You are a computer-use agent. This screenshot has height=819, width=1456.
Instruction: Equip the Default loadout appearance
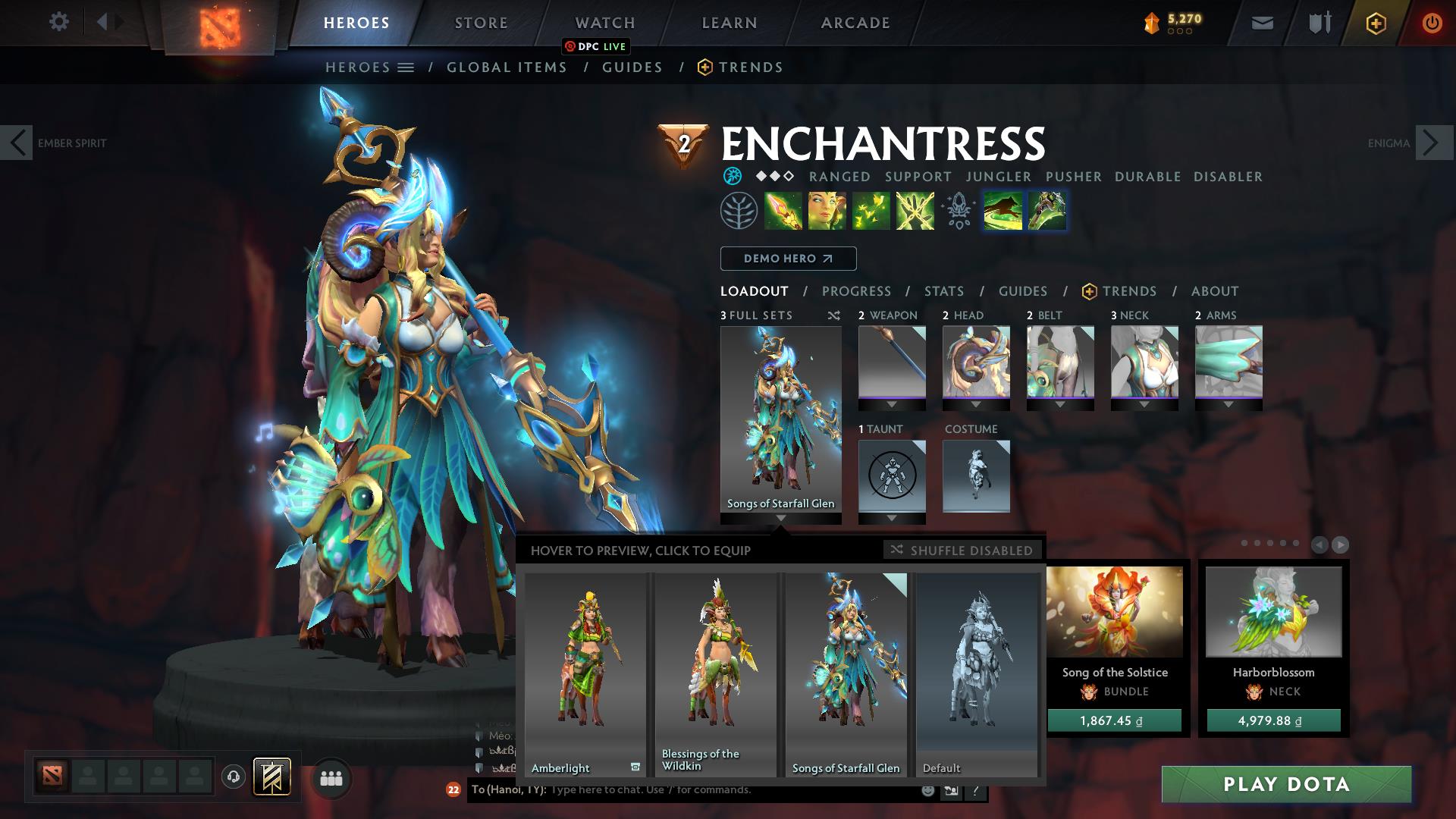point(977,675)
